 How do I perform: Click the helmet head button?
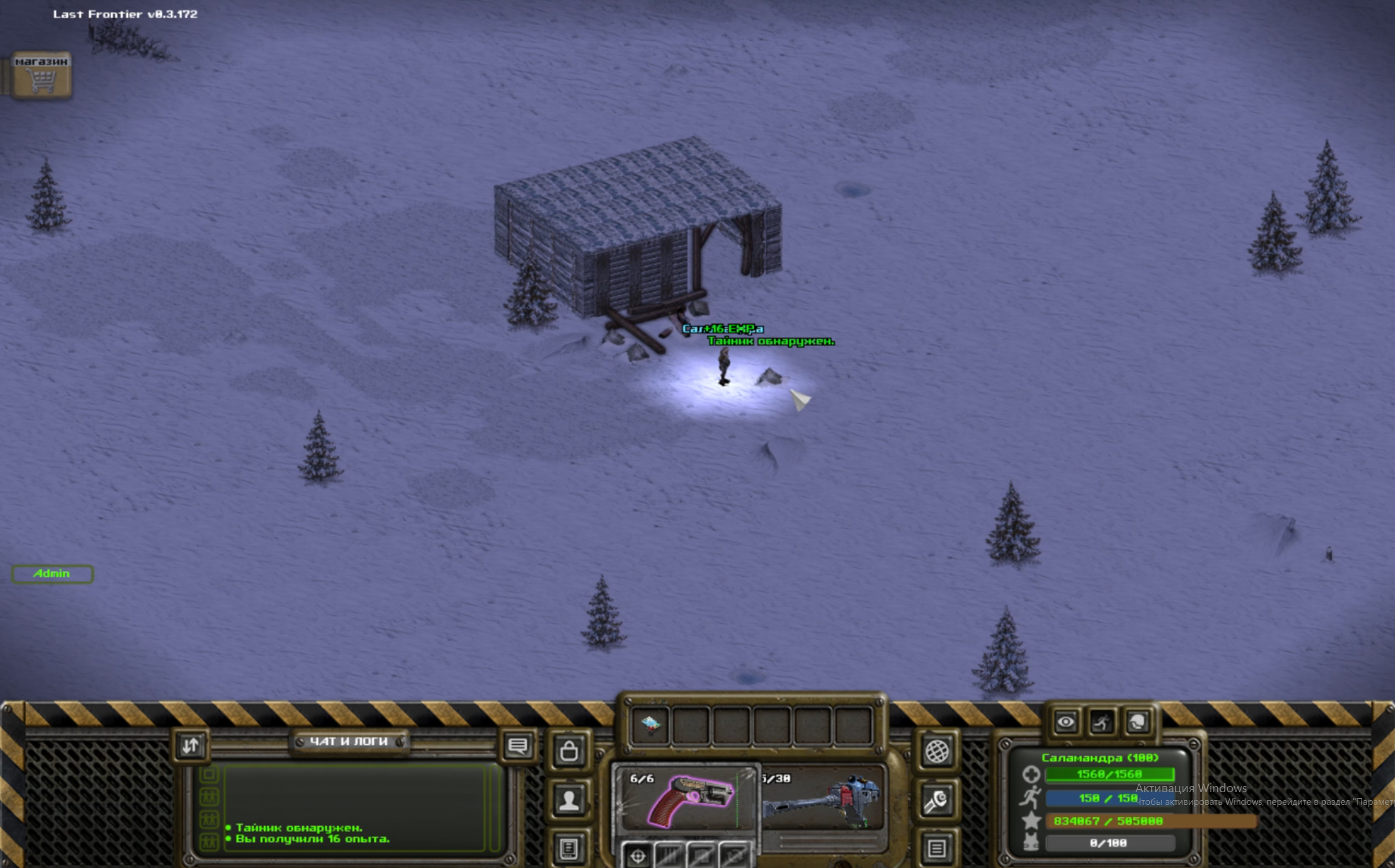tap(1137, 722)
